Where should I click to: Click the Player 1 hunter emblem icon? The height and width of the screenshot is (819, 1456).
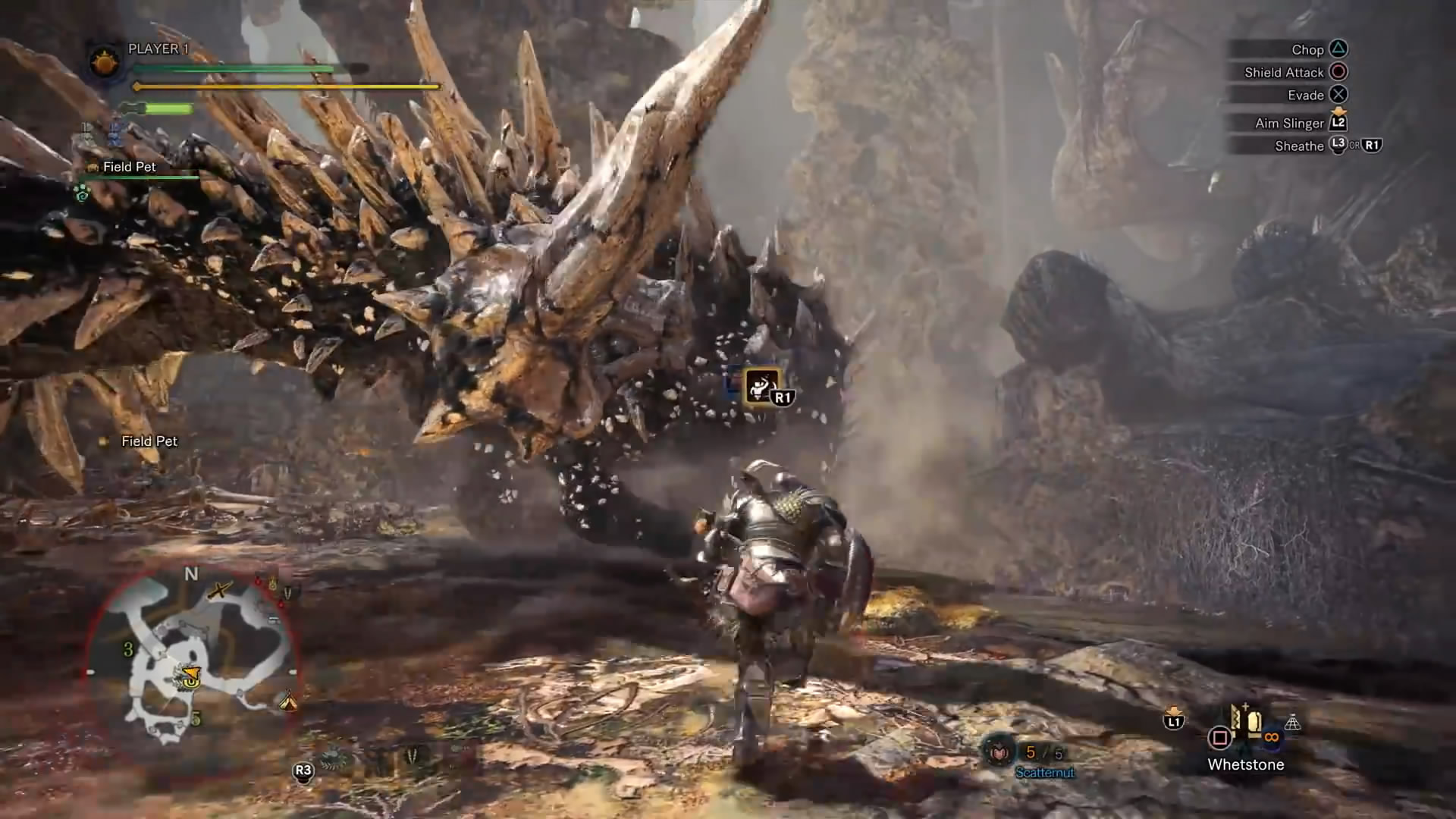(x=104, y=61)
